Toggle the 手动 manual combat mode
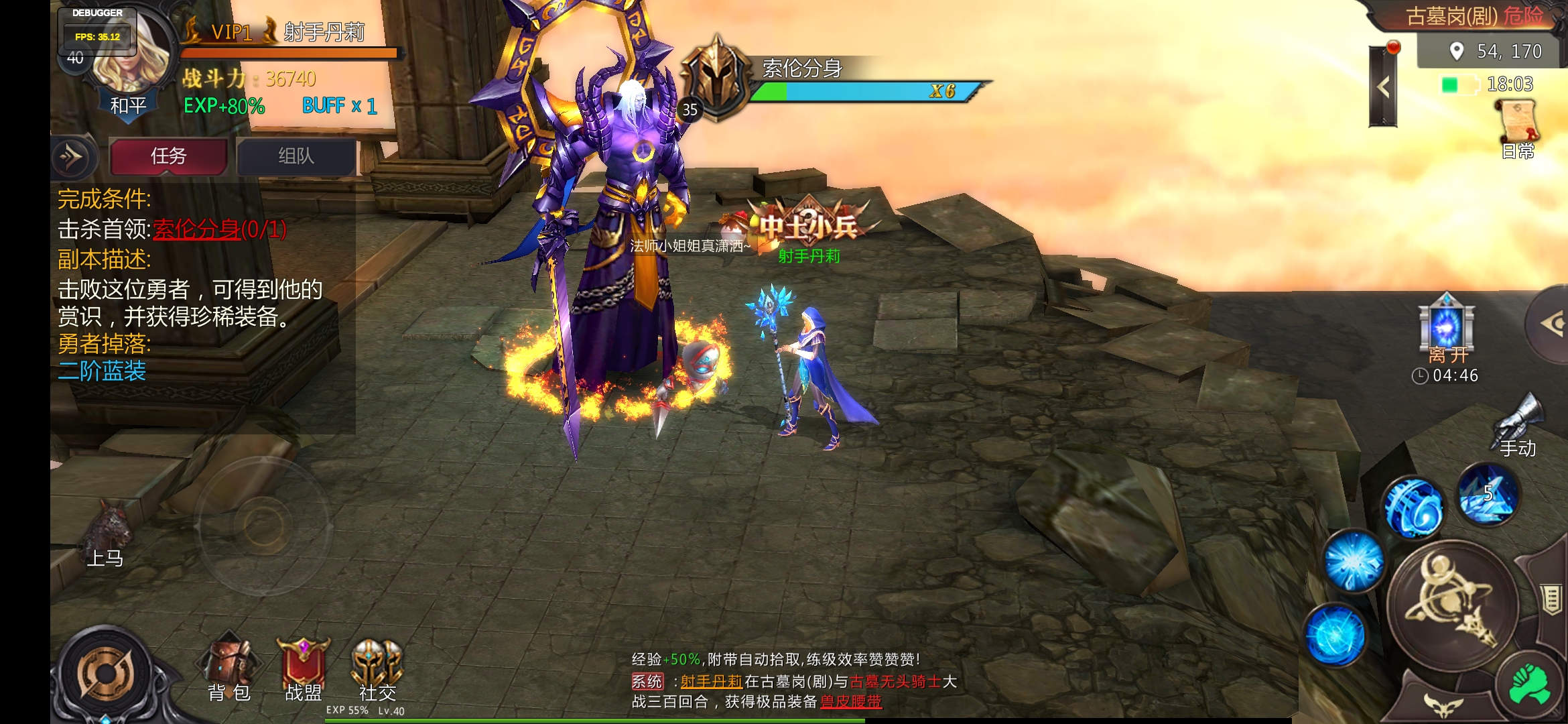 (1518, 424)
